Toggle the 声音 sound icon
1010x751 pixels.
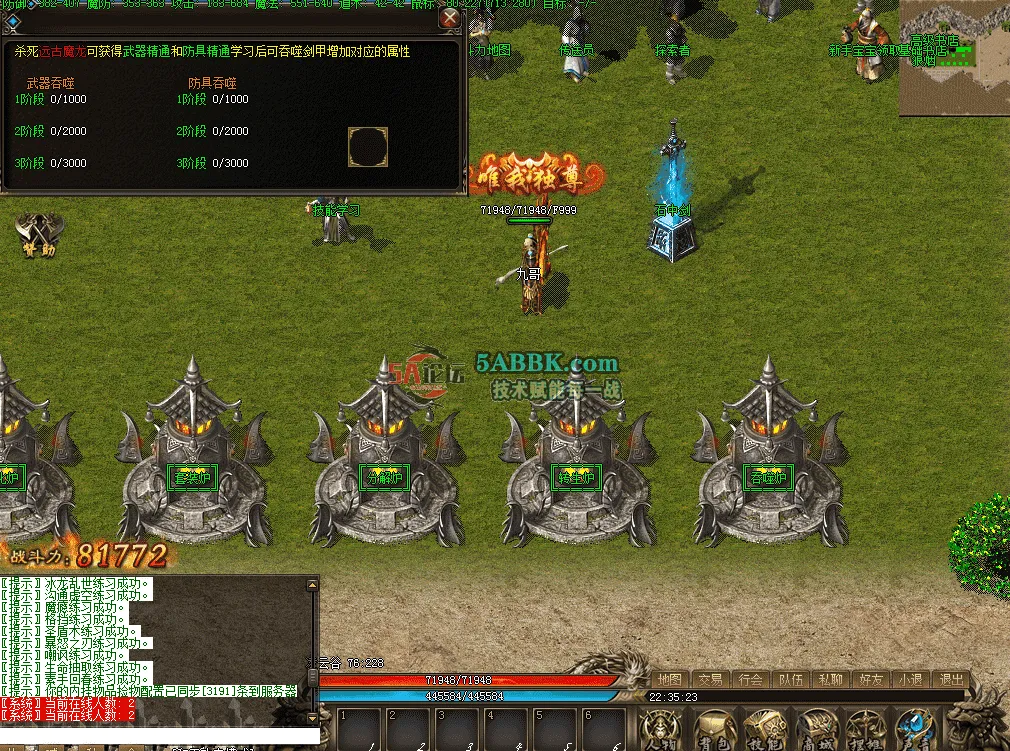coord(912,730)
